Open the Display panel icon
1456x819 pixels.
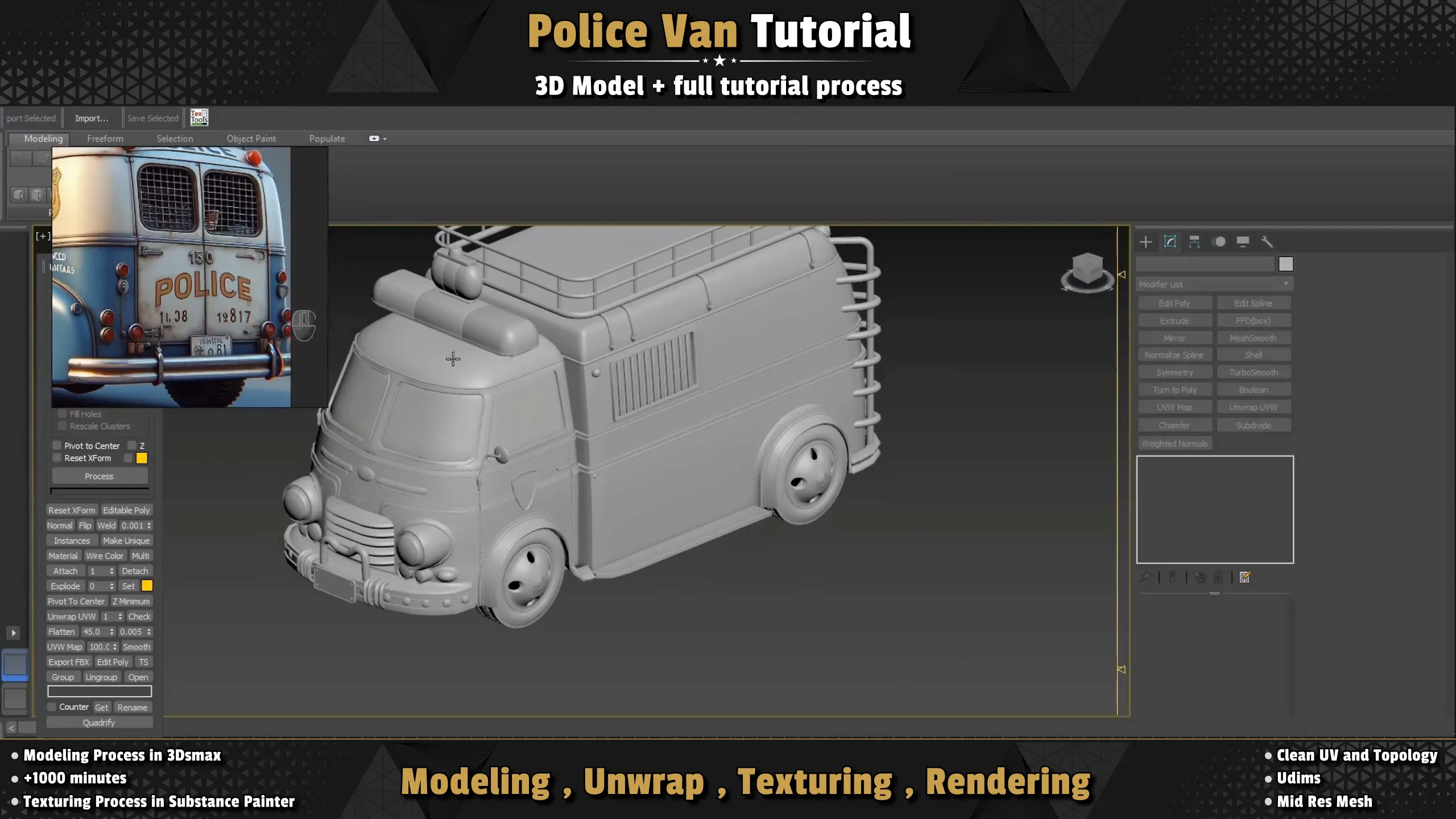(1243, 242)
